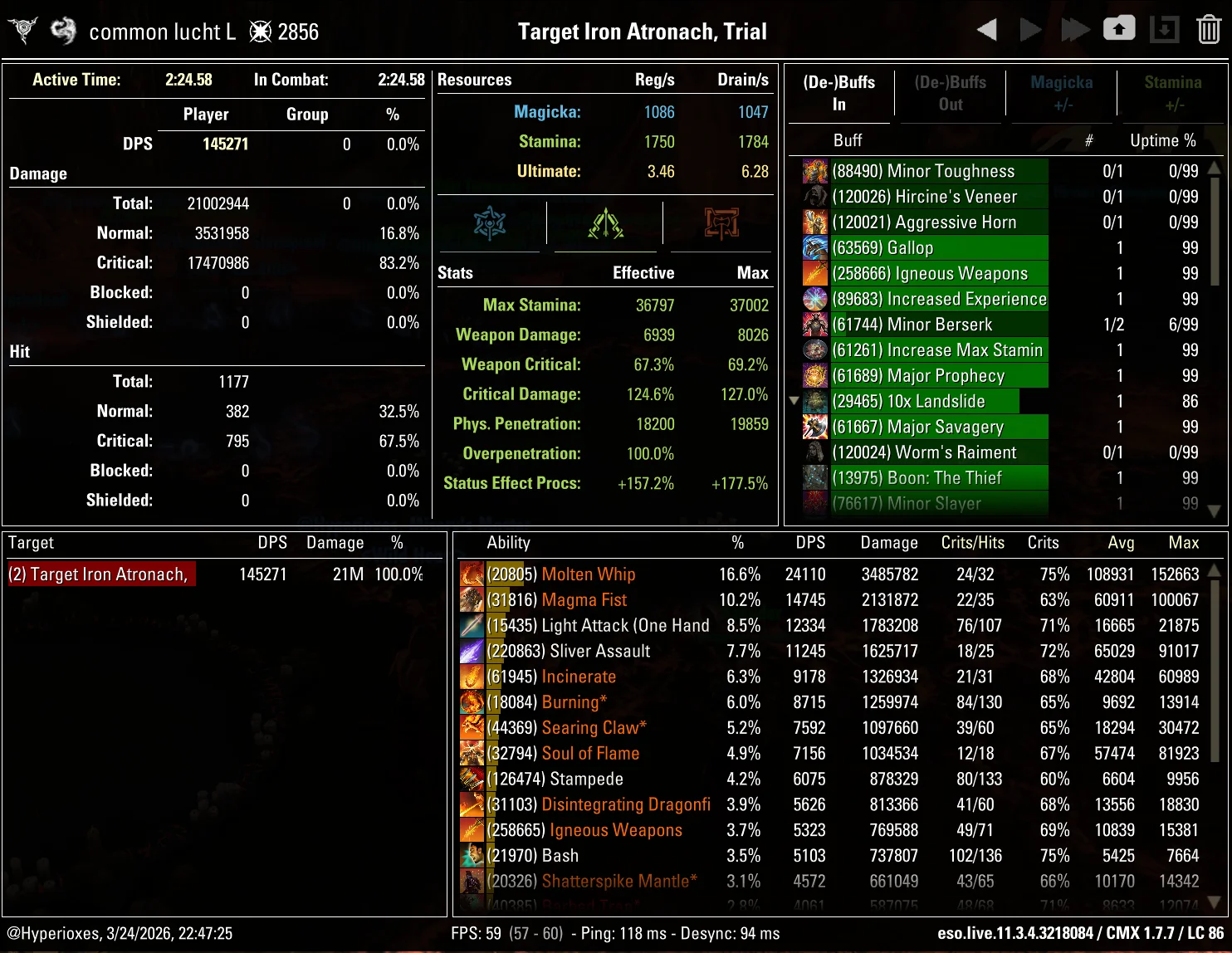Click the Gallop buff icon
The height and width of the screenshot is (953, 1232).
[x=814, y=247]
